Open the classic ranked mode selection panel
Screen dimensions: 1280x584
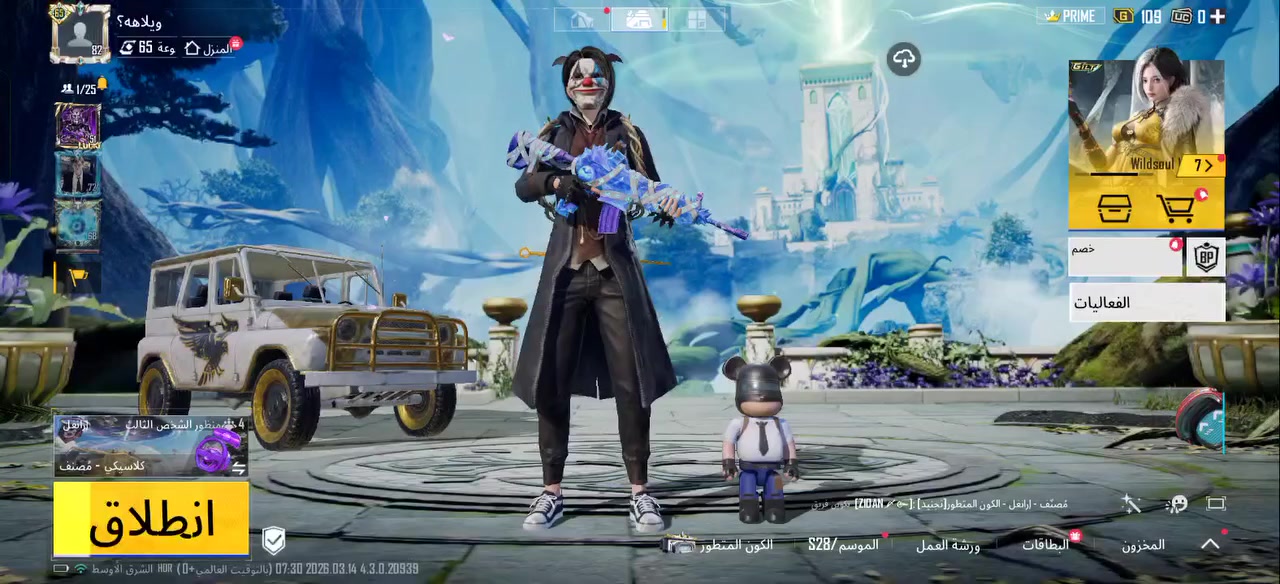coord(151,447)
